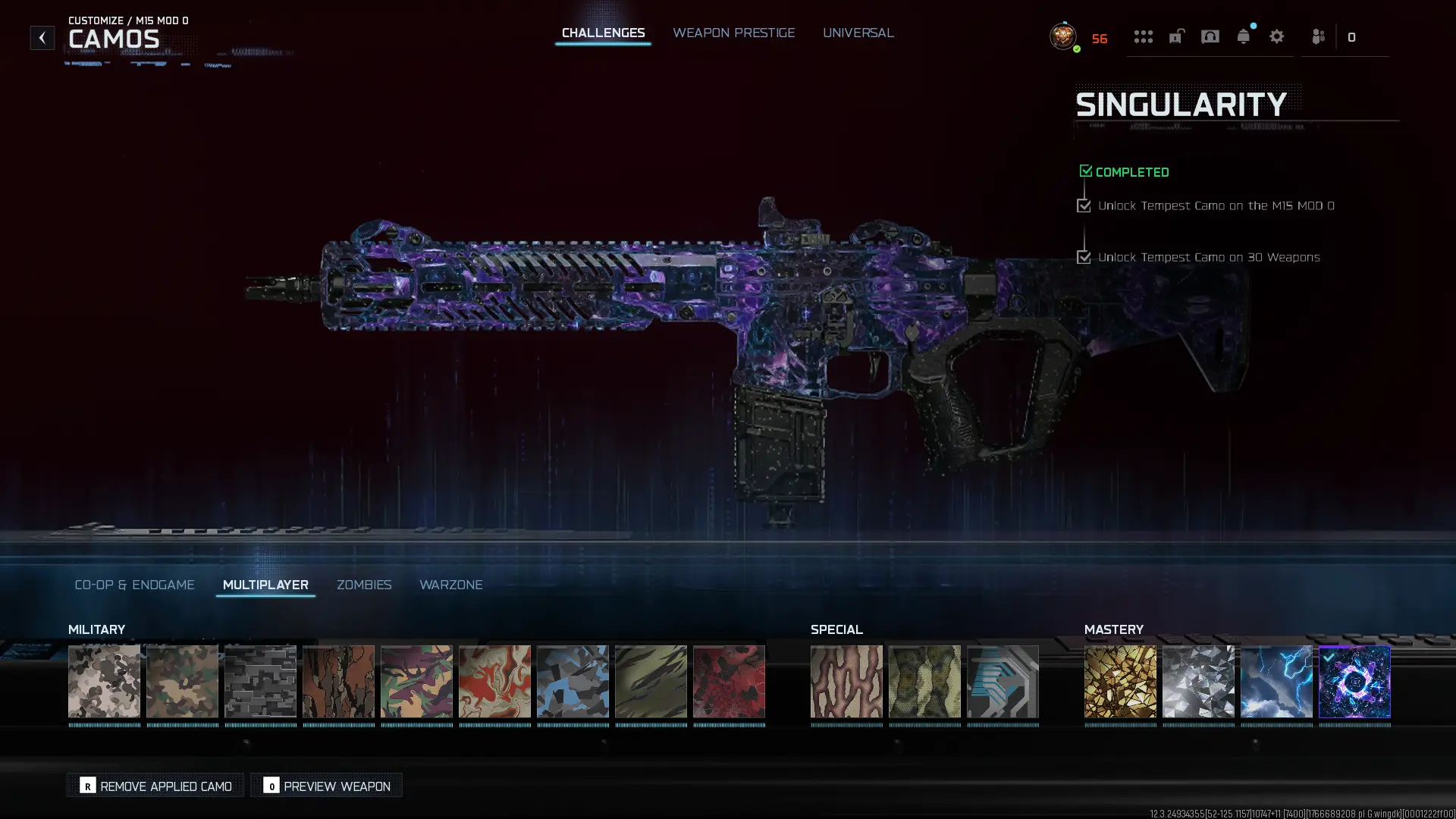
Task: Open the CO-OP & ENDGAME camo category
Action: 134,585
